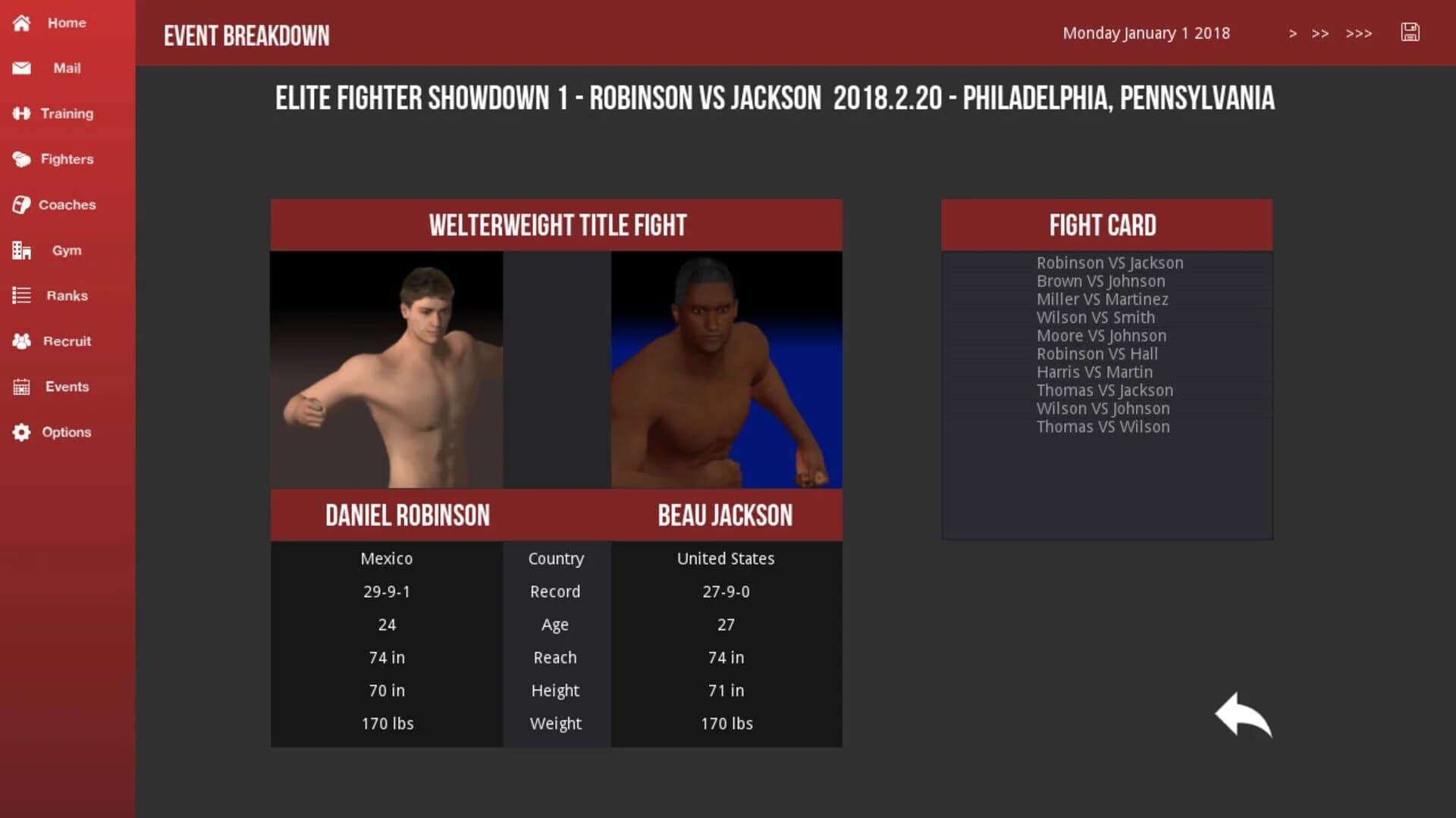
Task: Select Brown VS Johnson on the fight card
Action: pyautogui.click(x=1101, y=281)
